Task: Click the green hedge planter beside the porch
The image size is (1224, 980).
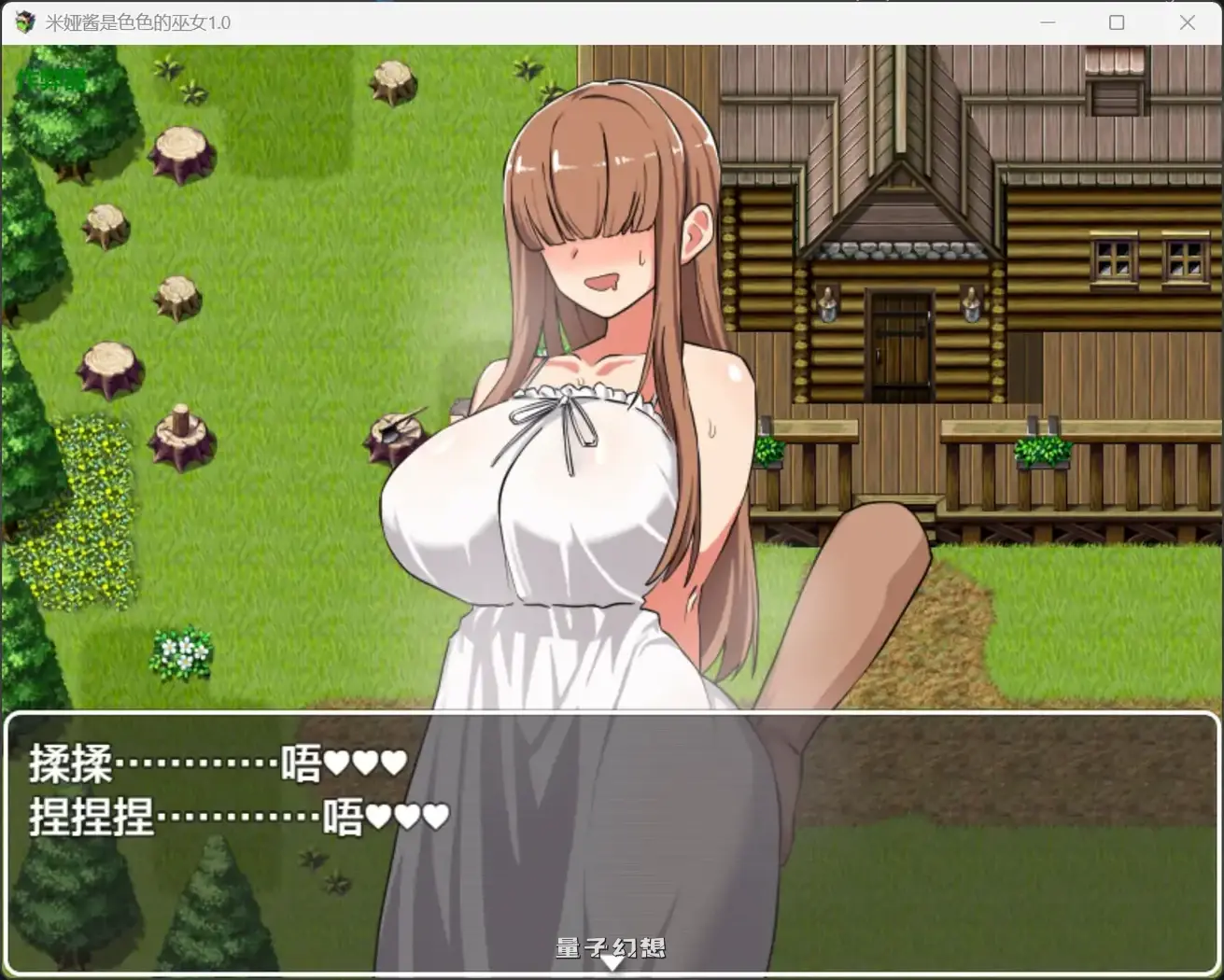Action: coord(1040,451)
